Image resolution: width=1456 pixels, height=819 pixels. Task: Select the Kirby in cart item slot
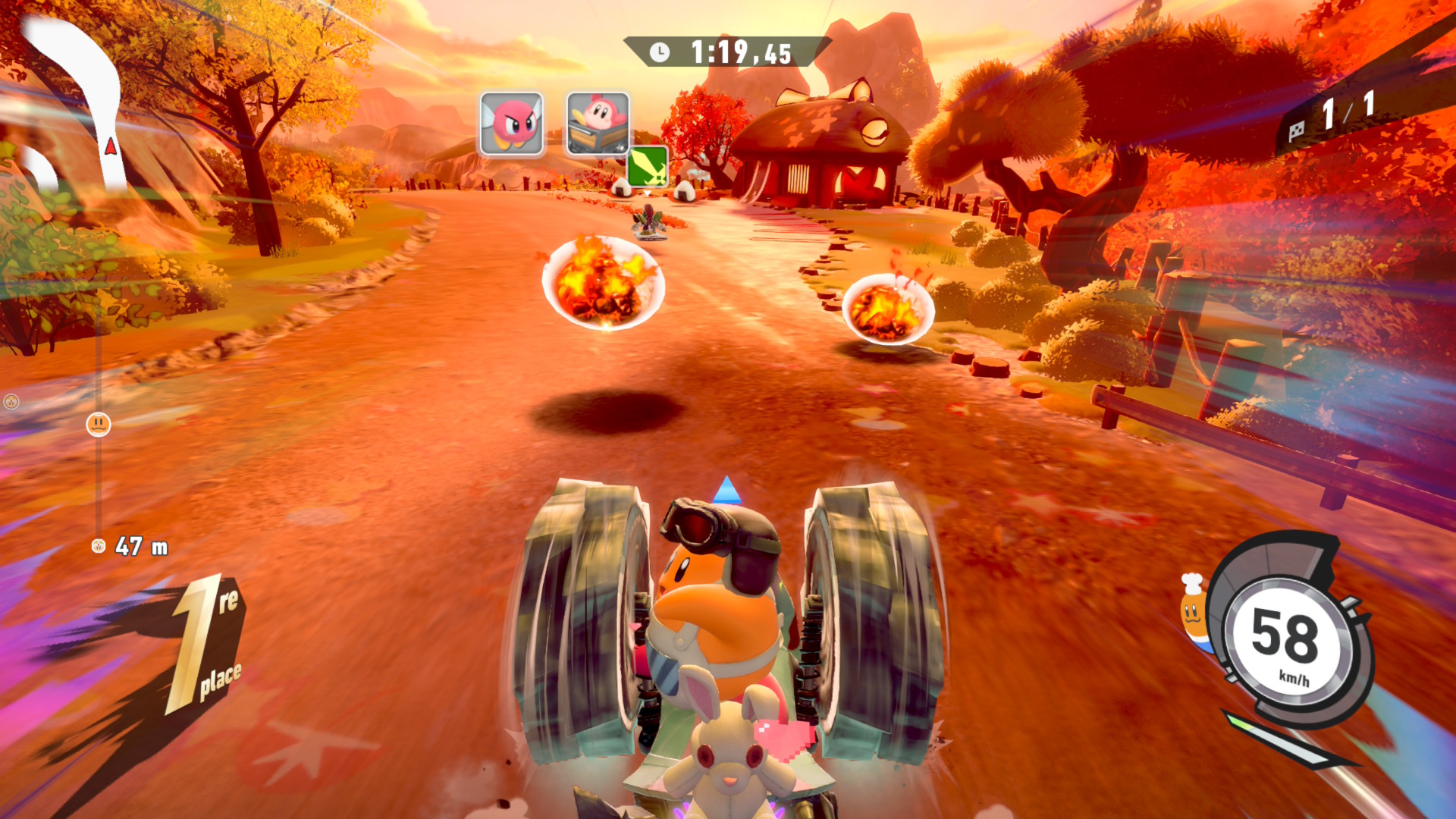pos(598,124)
